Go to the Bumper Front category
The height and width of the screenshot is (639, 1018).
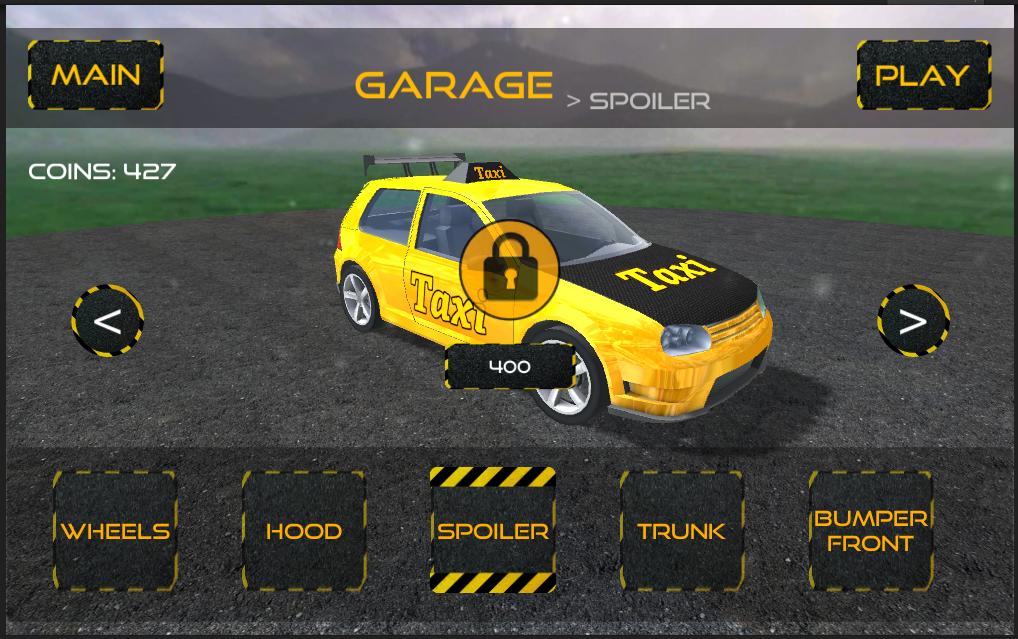[871, 531]
